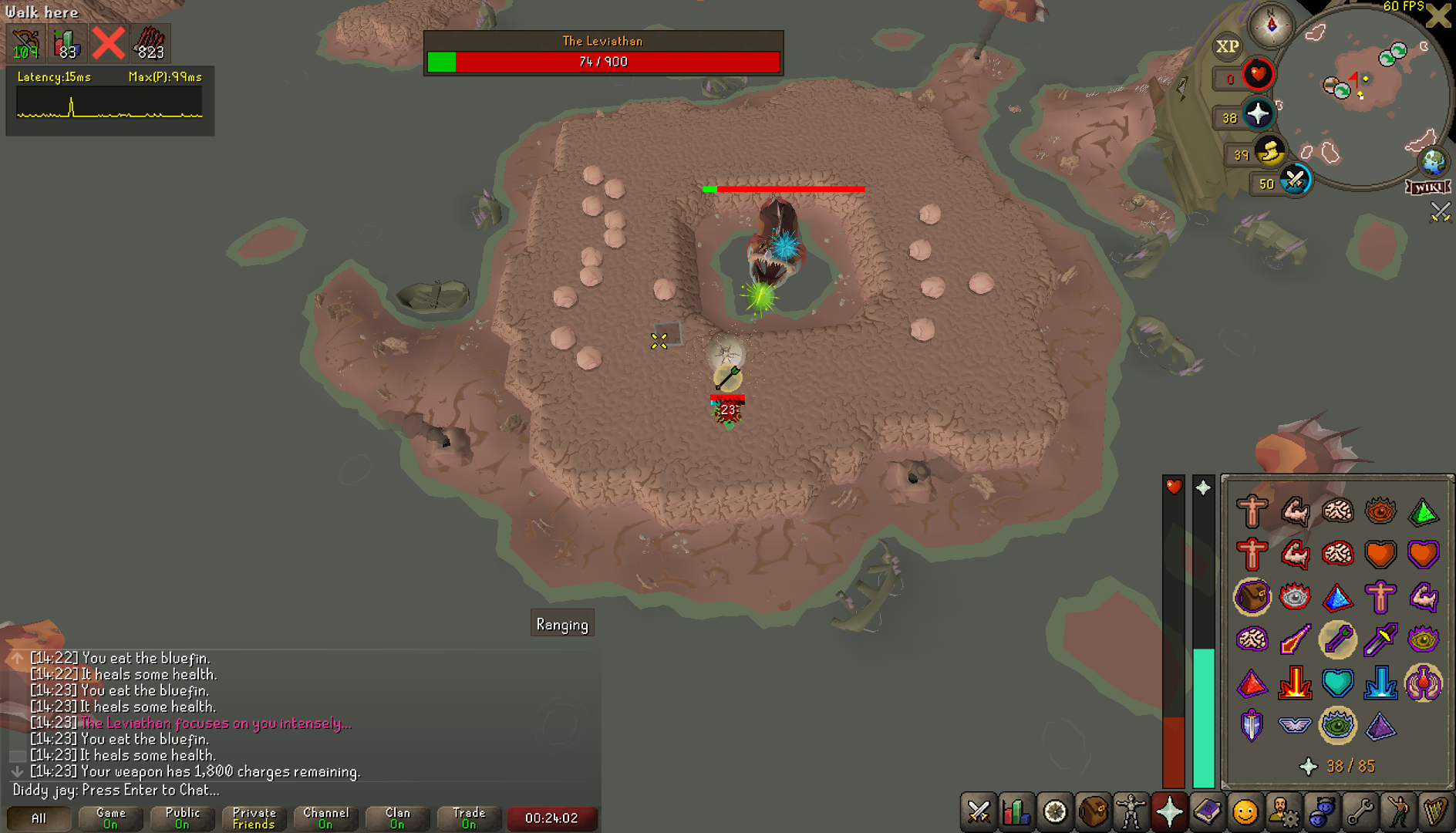Viewport: 1456px width, 833px height.
Task: Open the Music Player harp tab
Action: click(x=1434, y=812)
